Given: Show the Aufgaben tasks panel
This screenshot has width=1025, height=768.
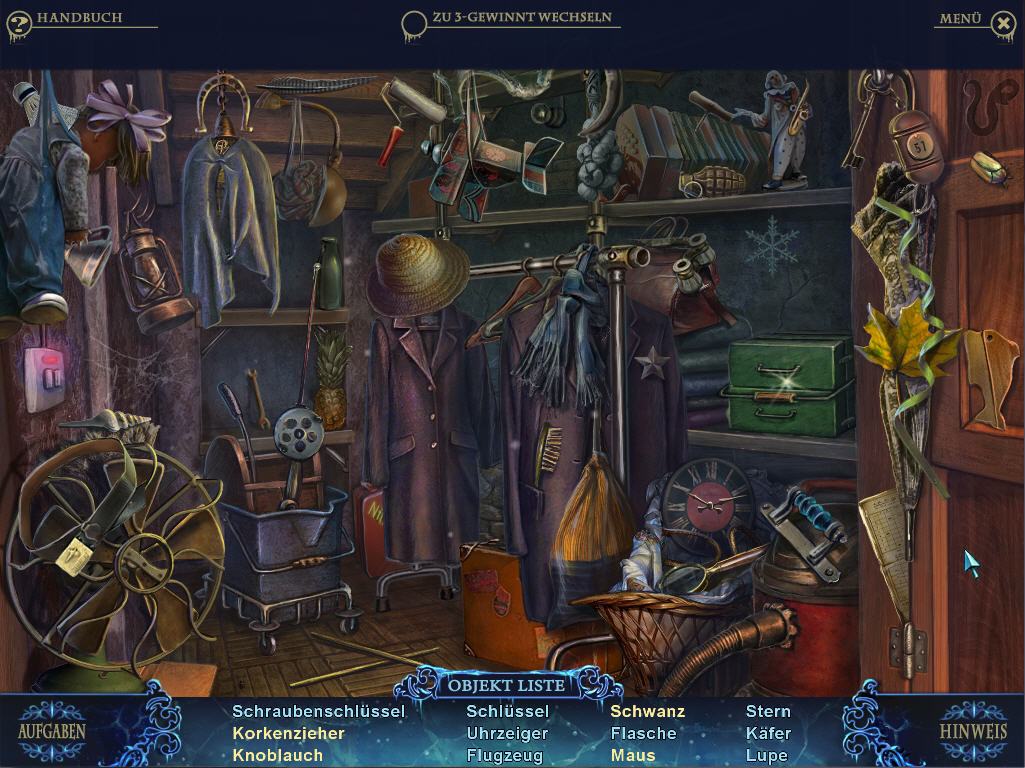Looking at the screenshot, I should (x=52, y=730).
